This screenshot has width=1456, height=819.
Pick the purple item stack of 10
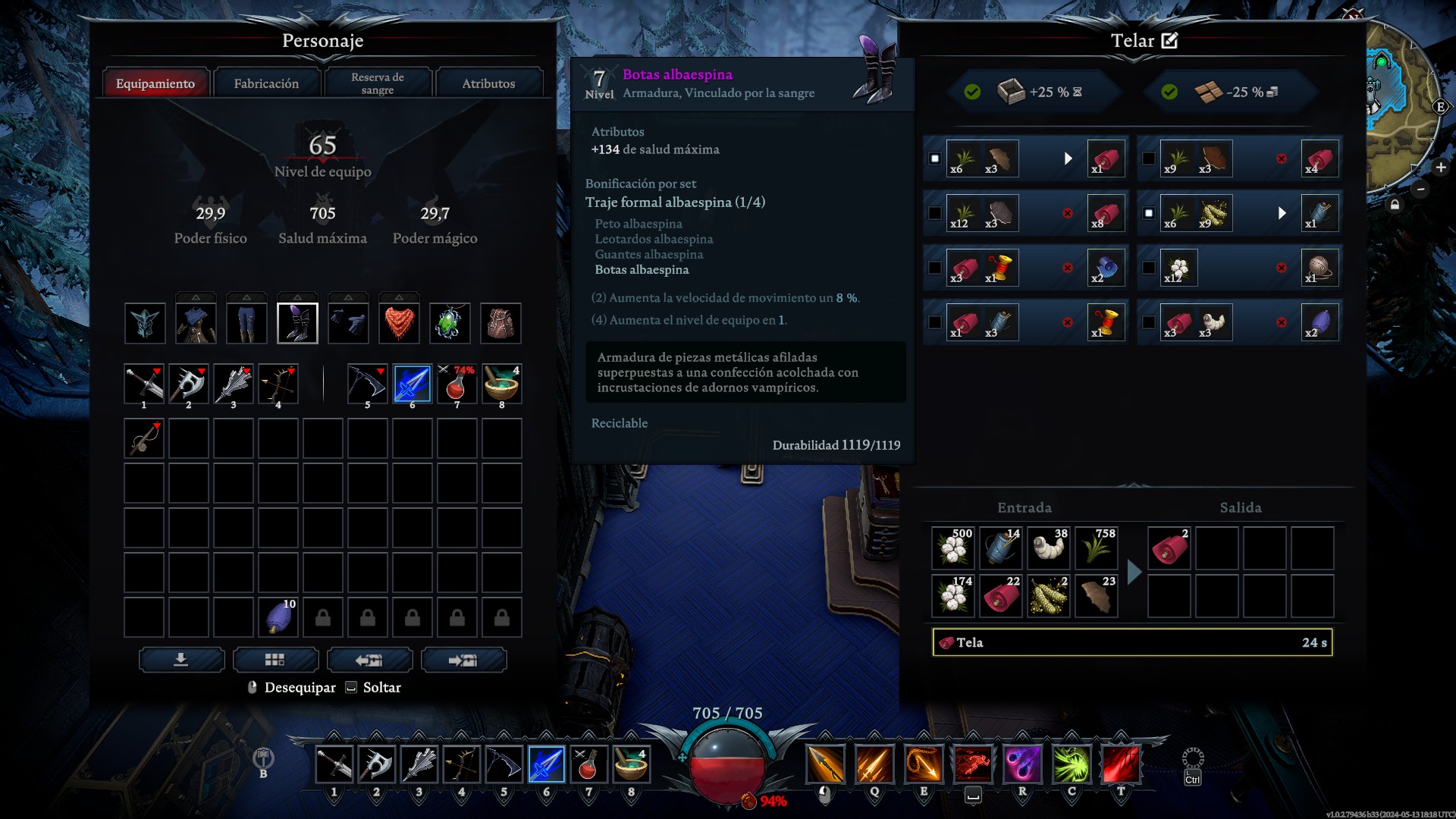click(278, 617)
